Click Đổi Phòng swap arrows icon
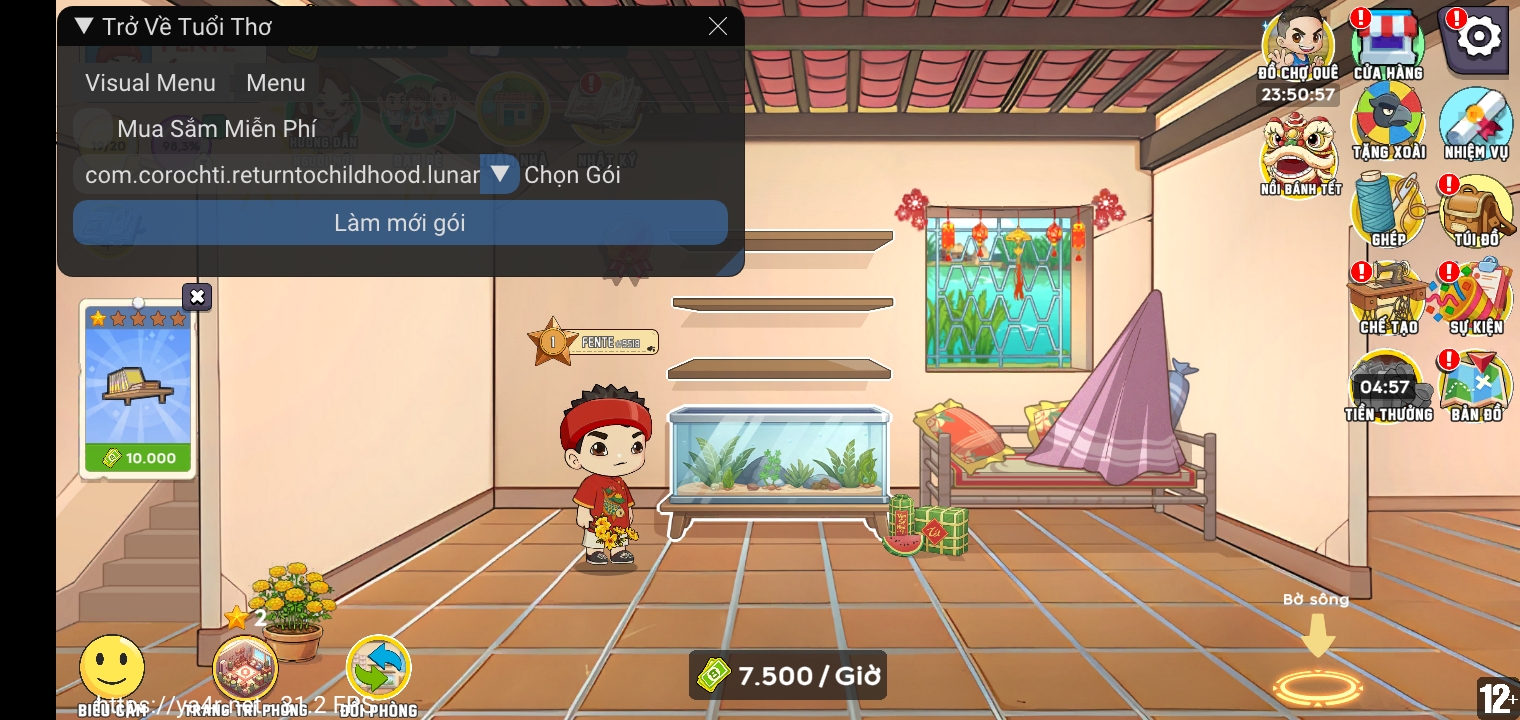Image resolution: width=1520 pixels, height=720 pixels. pyautogui.click(x=378, y=666)
